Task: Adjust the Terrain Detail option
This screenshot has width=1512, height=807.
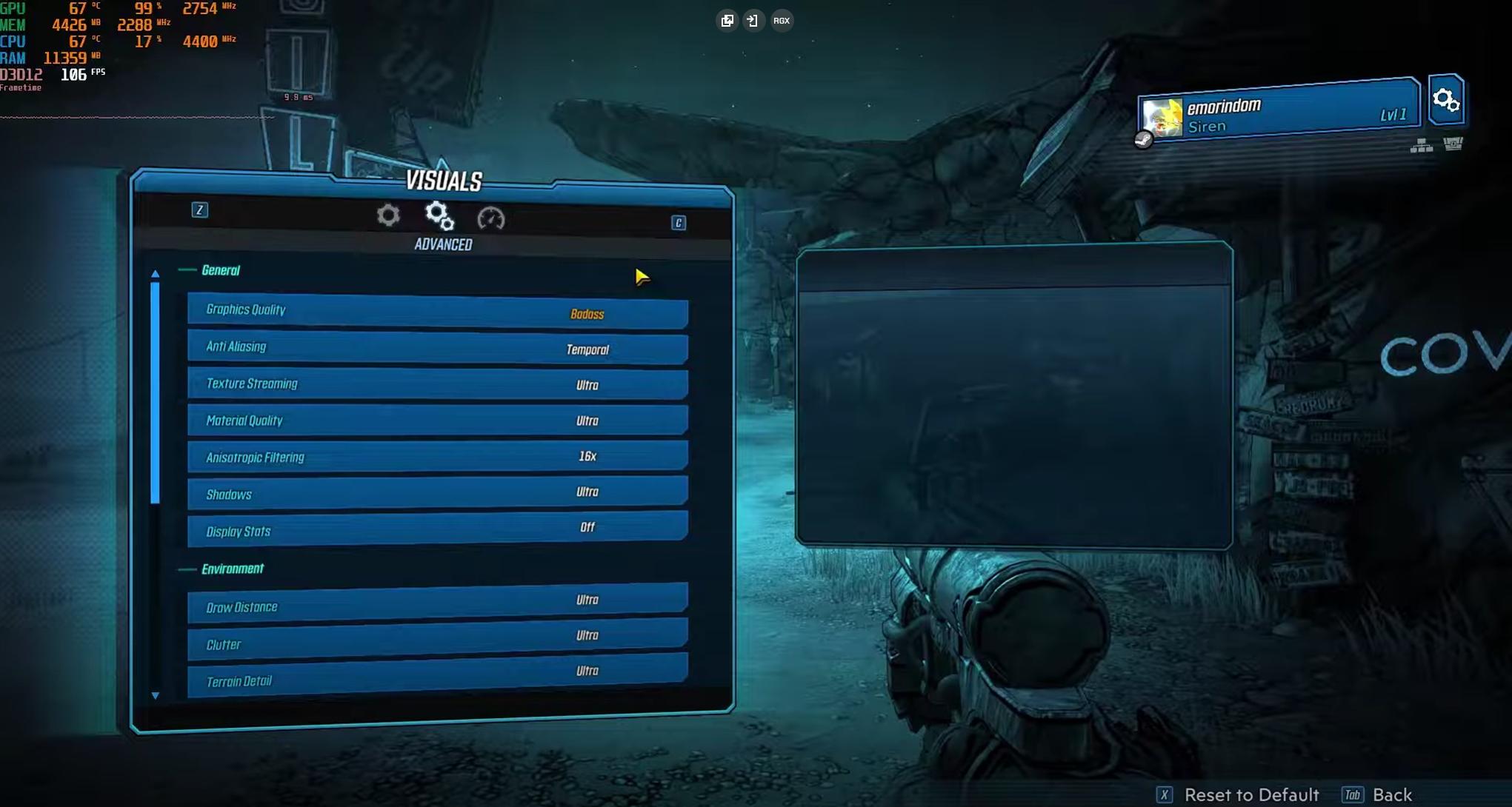Action: (x=437, y=675)
